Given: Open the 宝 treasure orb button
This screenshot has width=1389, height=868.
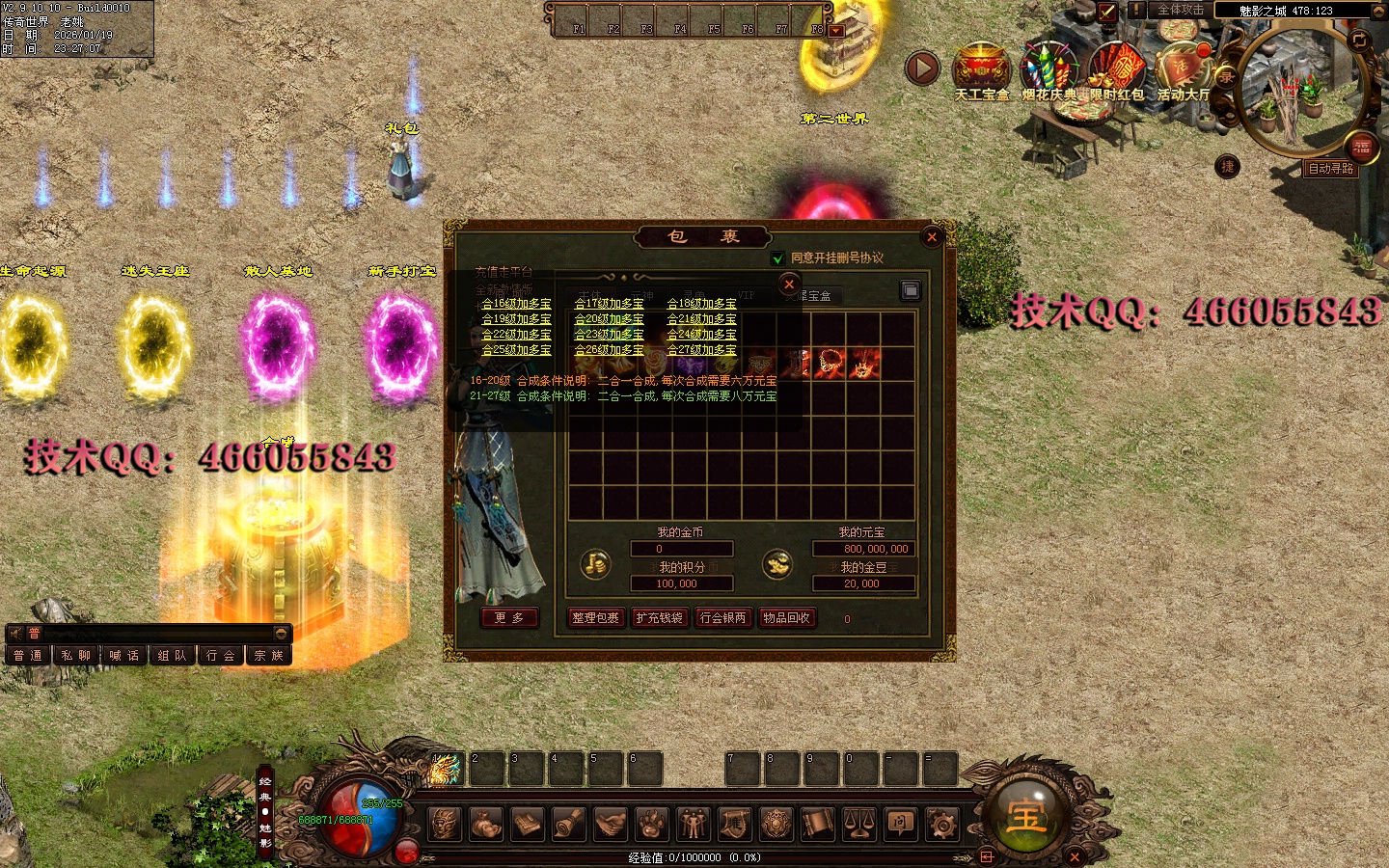Looking at the screenshot, I should tap(1025, 815).
